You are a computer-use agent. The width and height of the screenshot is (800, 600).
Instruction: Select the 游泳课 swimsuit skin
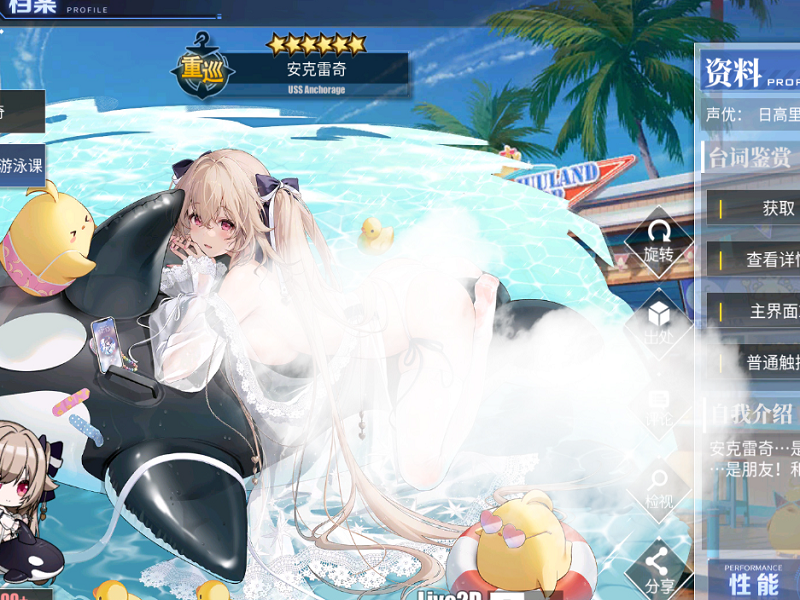point(21,165)
